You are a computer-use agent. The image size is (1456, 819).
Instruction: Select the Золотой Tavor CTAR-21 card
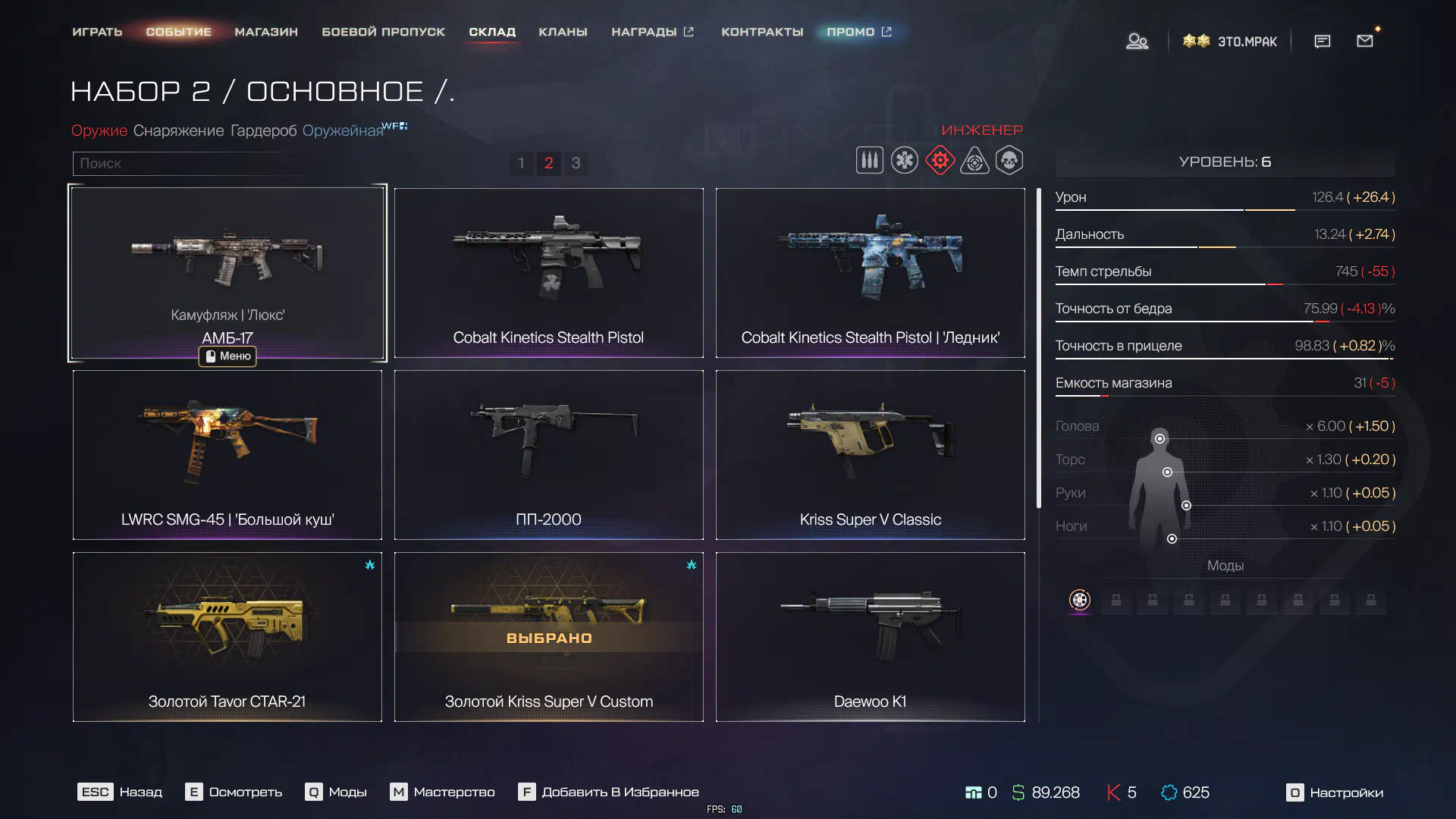tap(227, 636)
